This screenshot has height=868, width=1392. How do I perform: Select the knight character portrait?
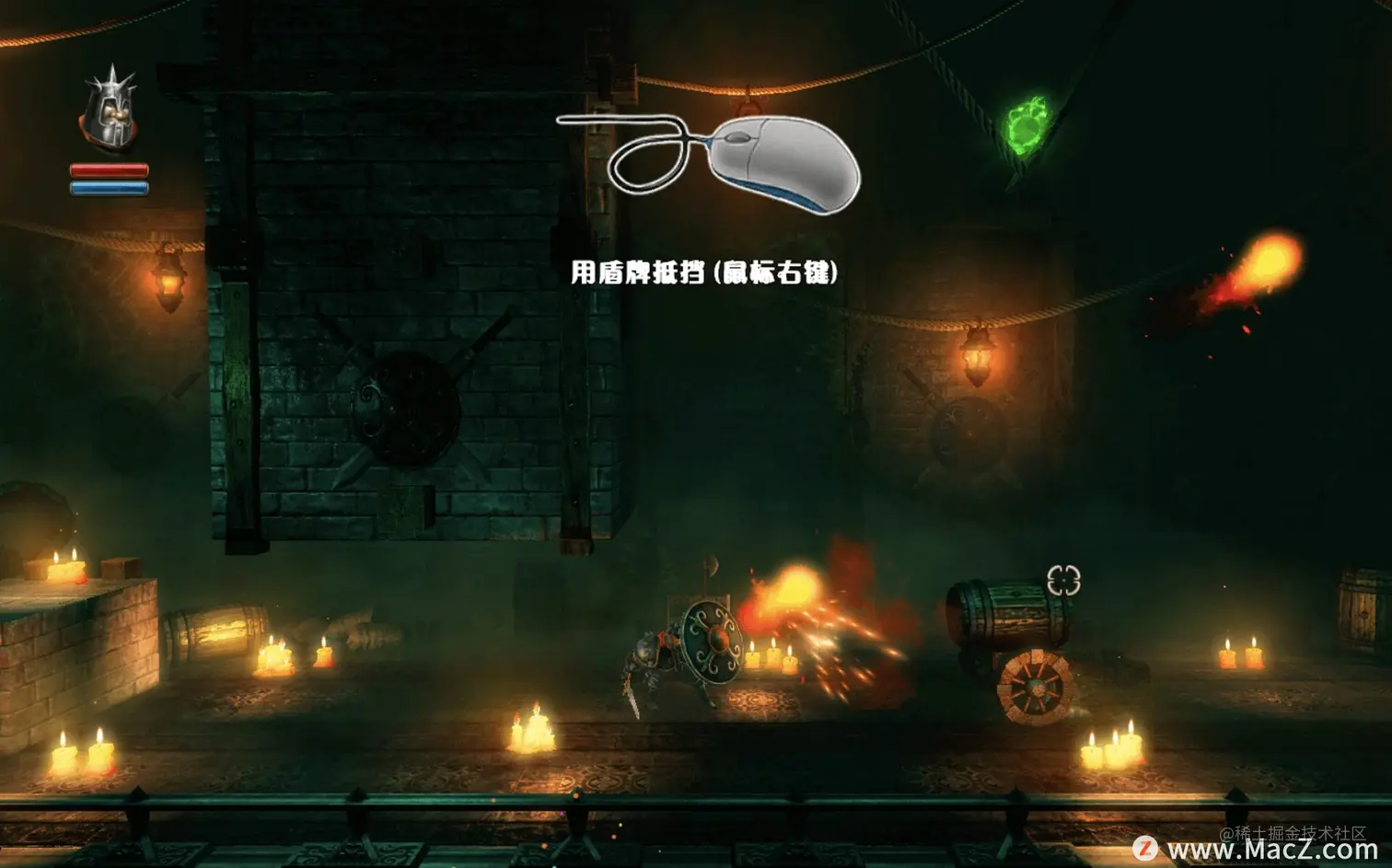click(110, 110)
